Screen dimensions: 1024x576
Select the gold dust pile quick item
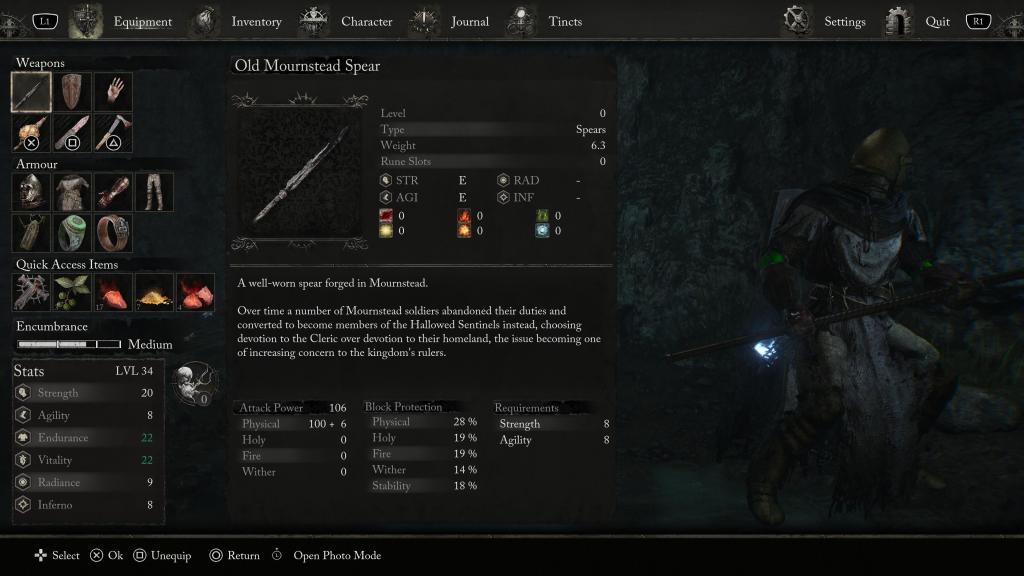[x=154, y=292]
